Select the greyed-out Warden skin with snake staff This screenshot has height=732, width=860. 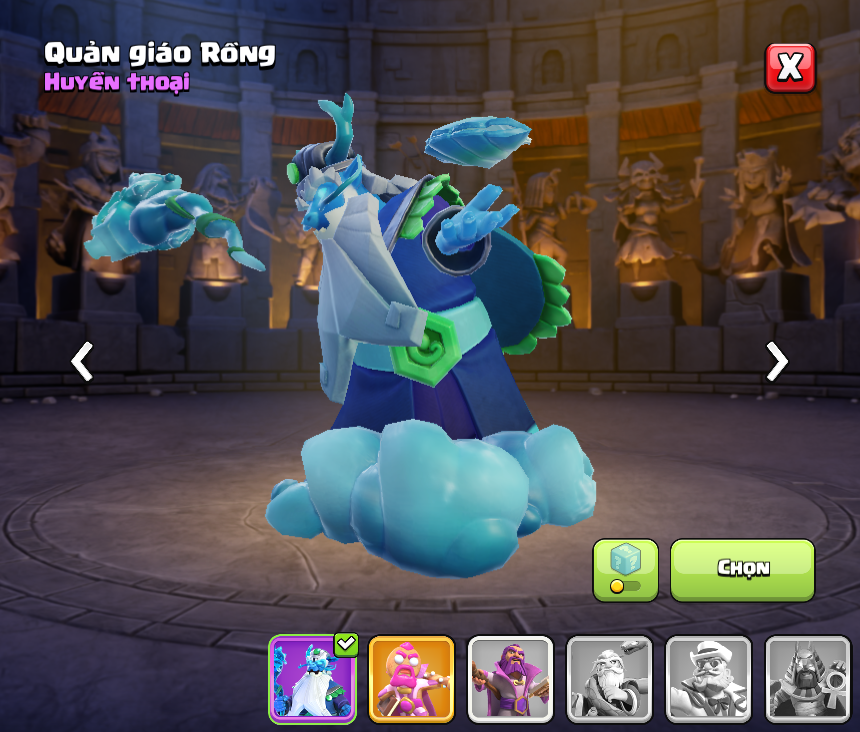(x=609, y=679)
